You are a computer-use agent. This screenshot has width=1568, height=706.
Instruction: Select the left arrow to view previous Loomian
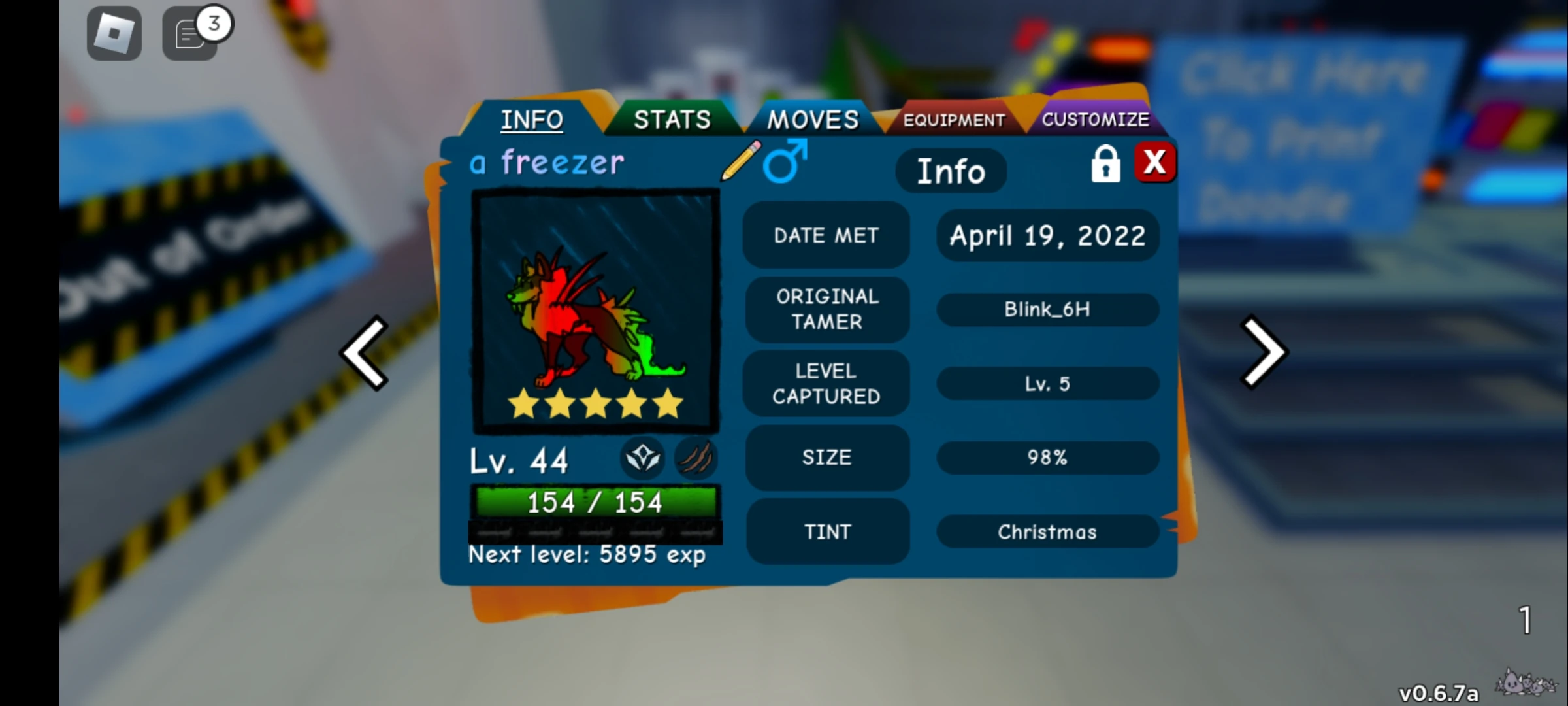[x=364, y=352]
